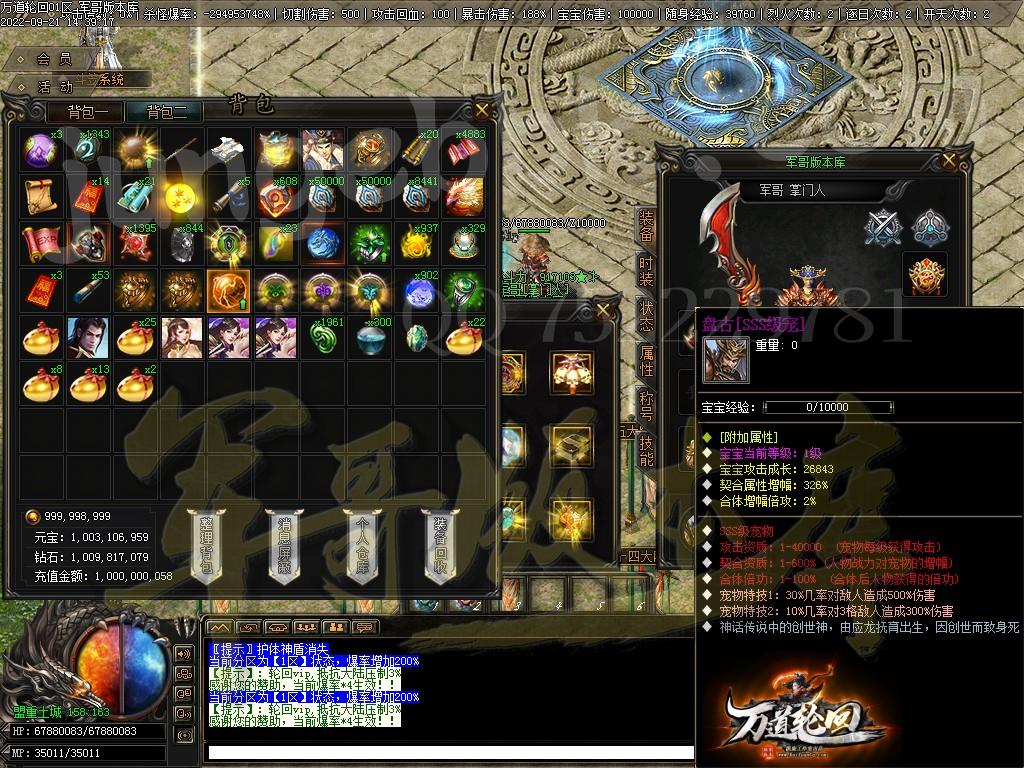This screenshot has height=768, width=1024.
Task: Select the purple orb in the bag
Action: click(x=39, y=149)
